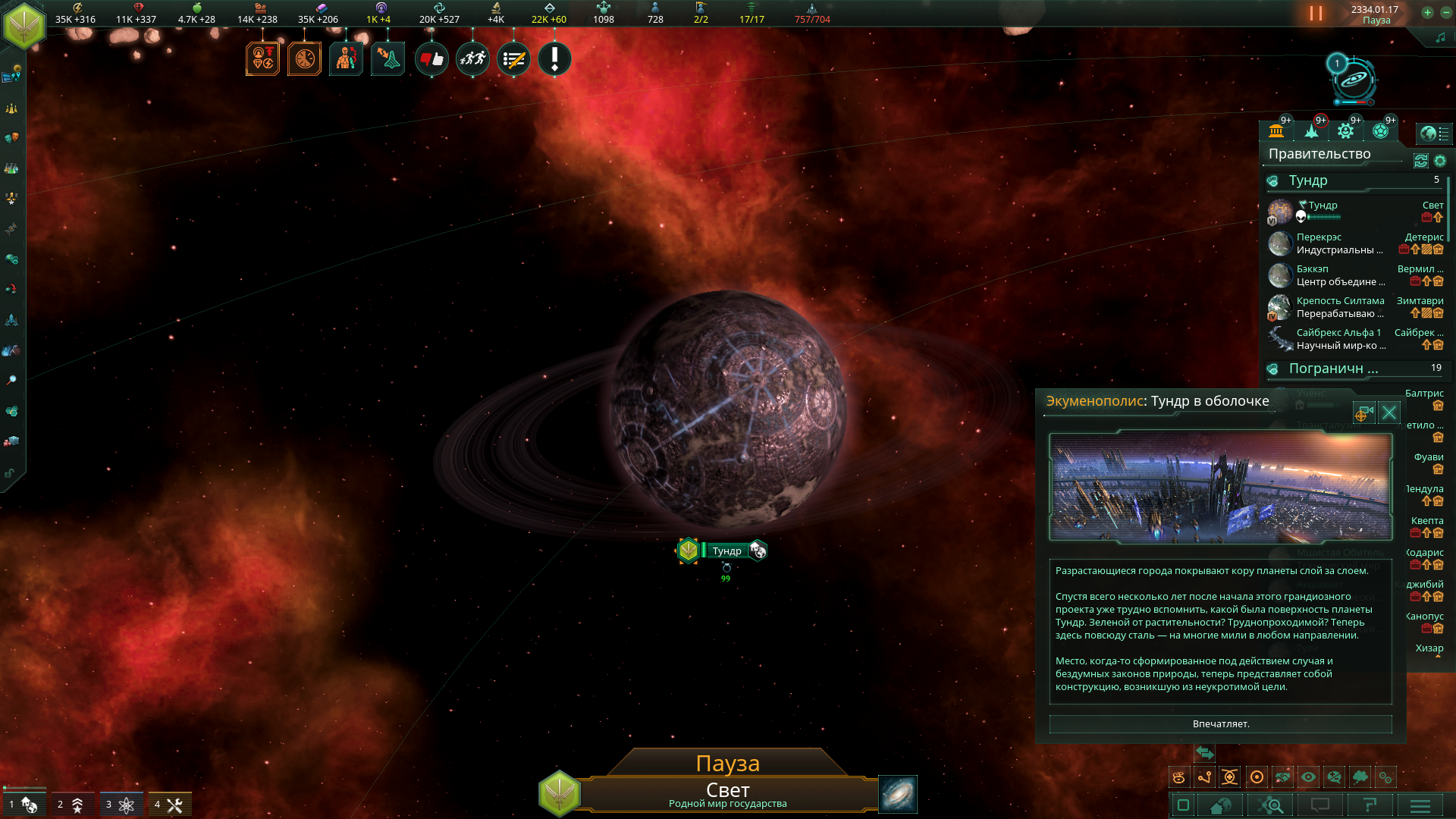This screenshot has height=819, width=1456.
Task: Open the exclamation mark alert notification
Action: click(x=554, y=59)
